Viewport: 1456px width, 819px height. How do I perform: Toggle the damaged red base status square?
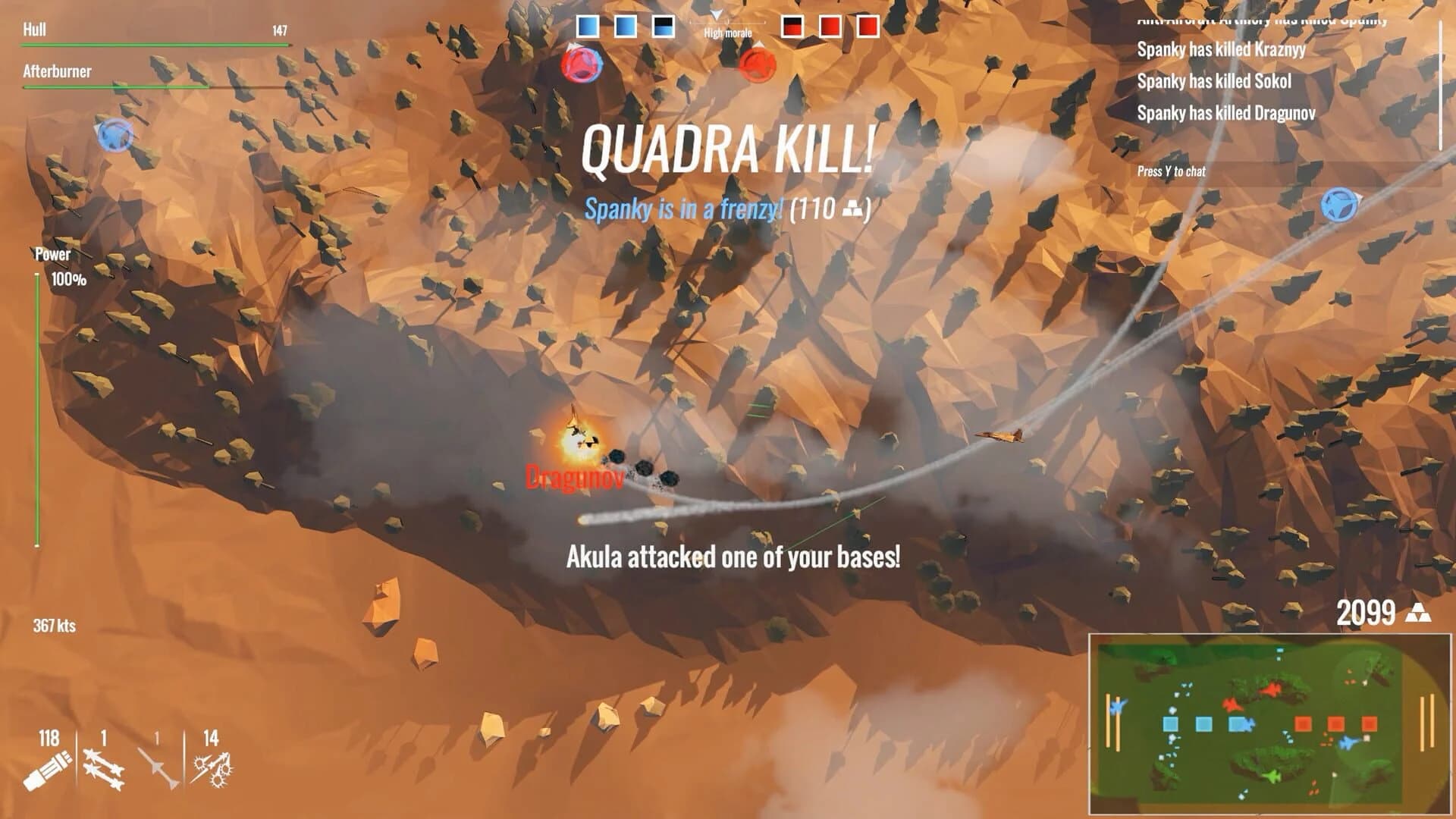pyautogui.click(x=793, y=25)
